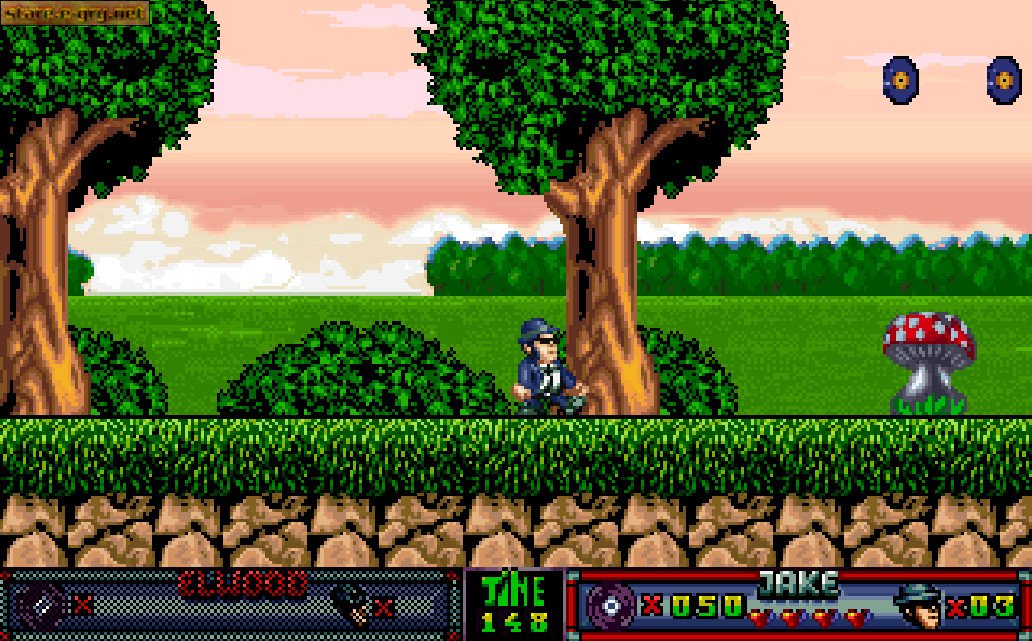Click Jake's vinyl record counter icon
1032x641 pixels.
608,604
